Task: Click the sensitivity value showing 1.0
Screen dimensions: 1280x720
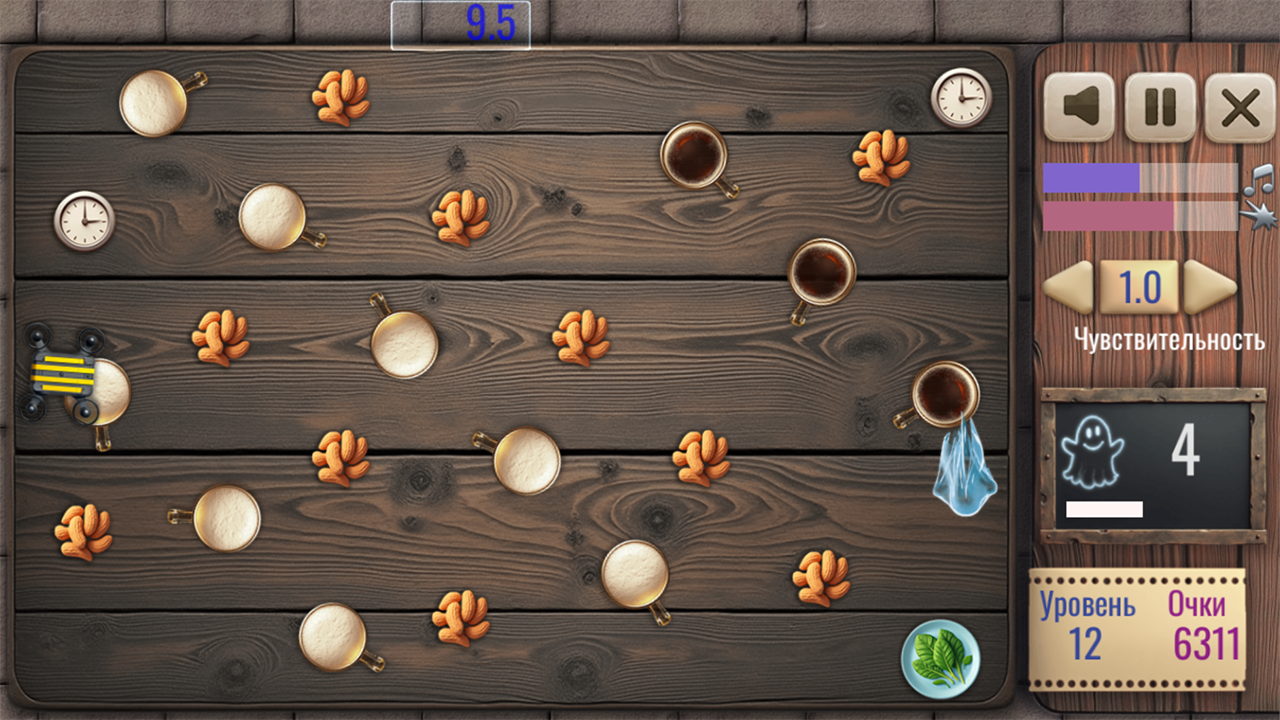Action: coord(1138,289)
